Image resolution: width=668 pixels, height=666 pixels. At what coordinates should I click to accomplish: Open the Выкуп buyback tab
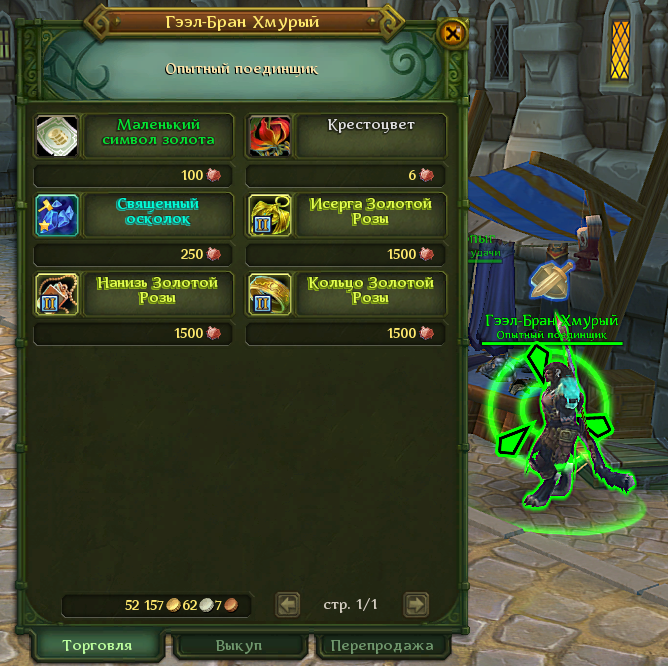coord(241,645)
